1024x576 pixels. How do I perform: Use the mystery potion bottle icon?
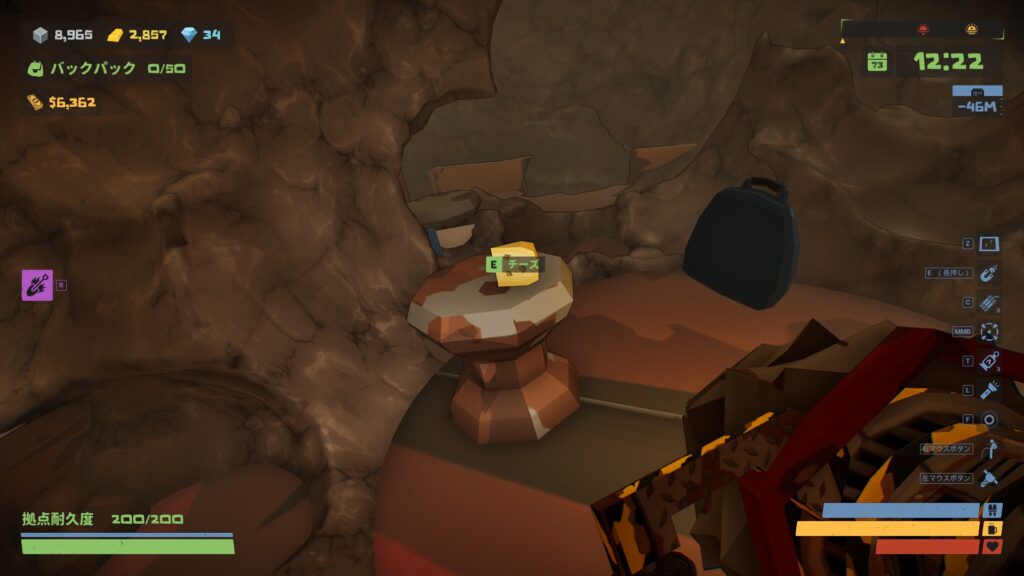pyautogui.click(x=989, y=361)
